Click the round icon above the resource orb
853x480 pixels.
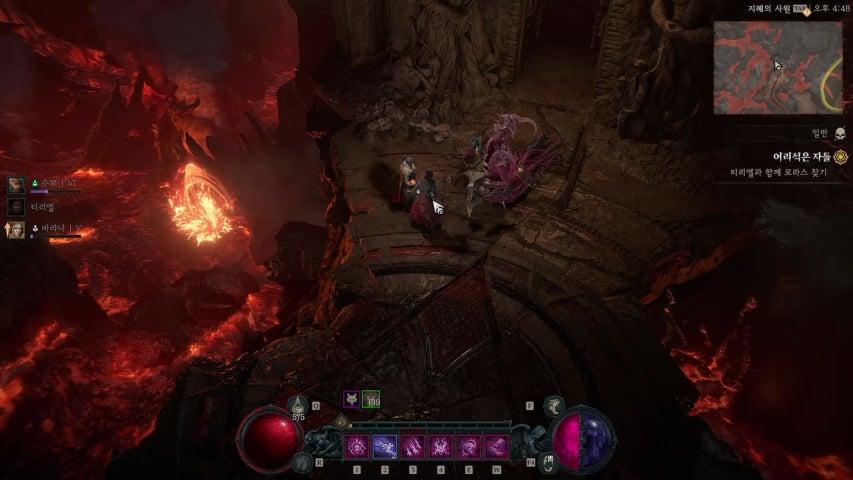(x=555, y=405)
